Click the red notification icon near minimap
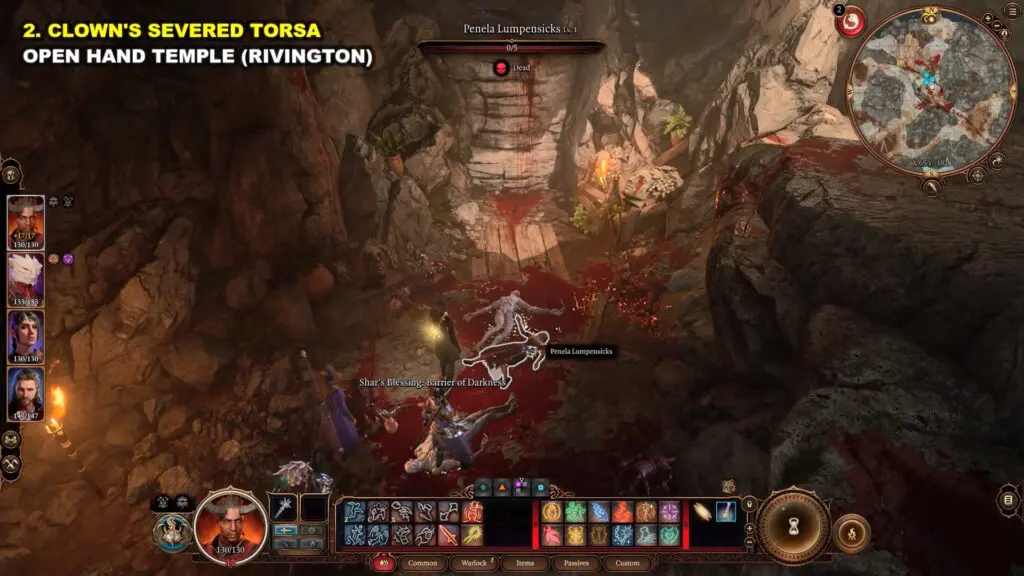This screenshot has height=576, width=1024. (x=852, y=20)
